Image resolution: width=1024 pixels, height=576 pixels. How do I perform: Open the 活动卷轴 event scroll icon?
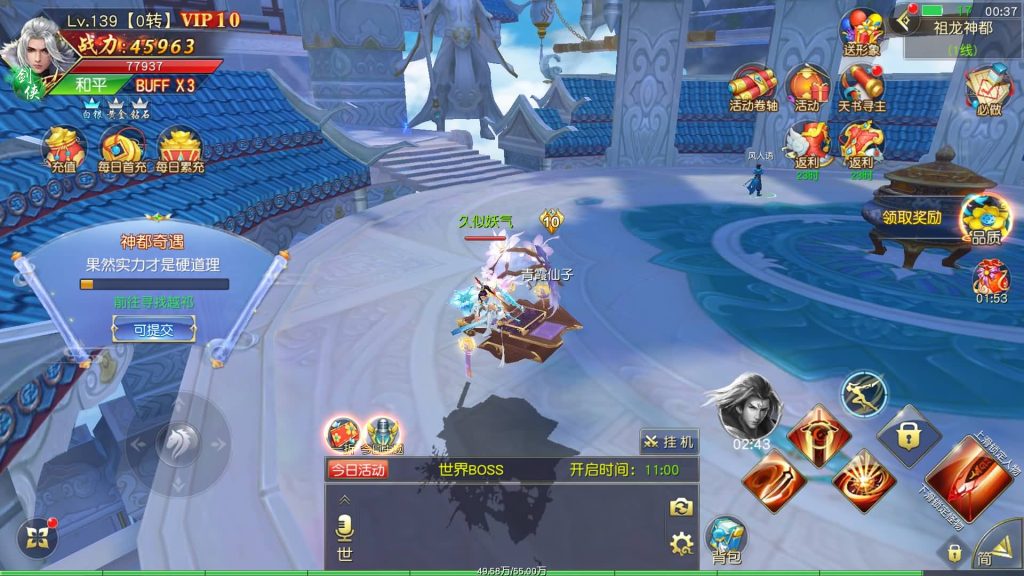[x=754, y=87]
